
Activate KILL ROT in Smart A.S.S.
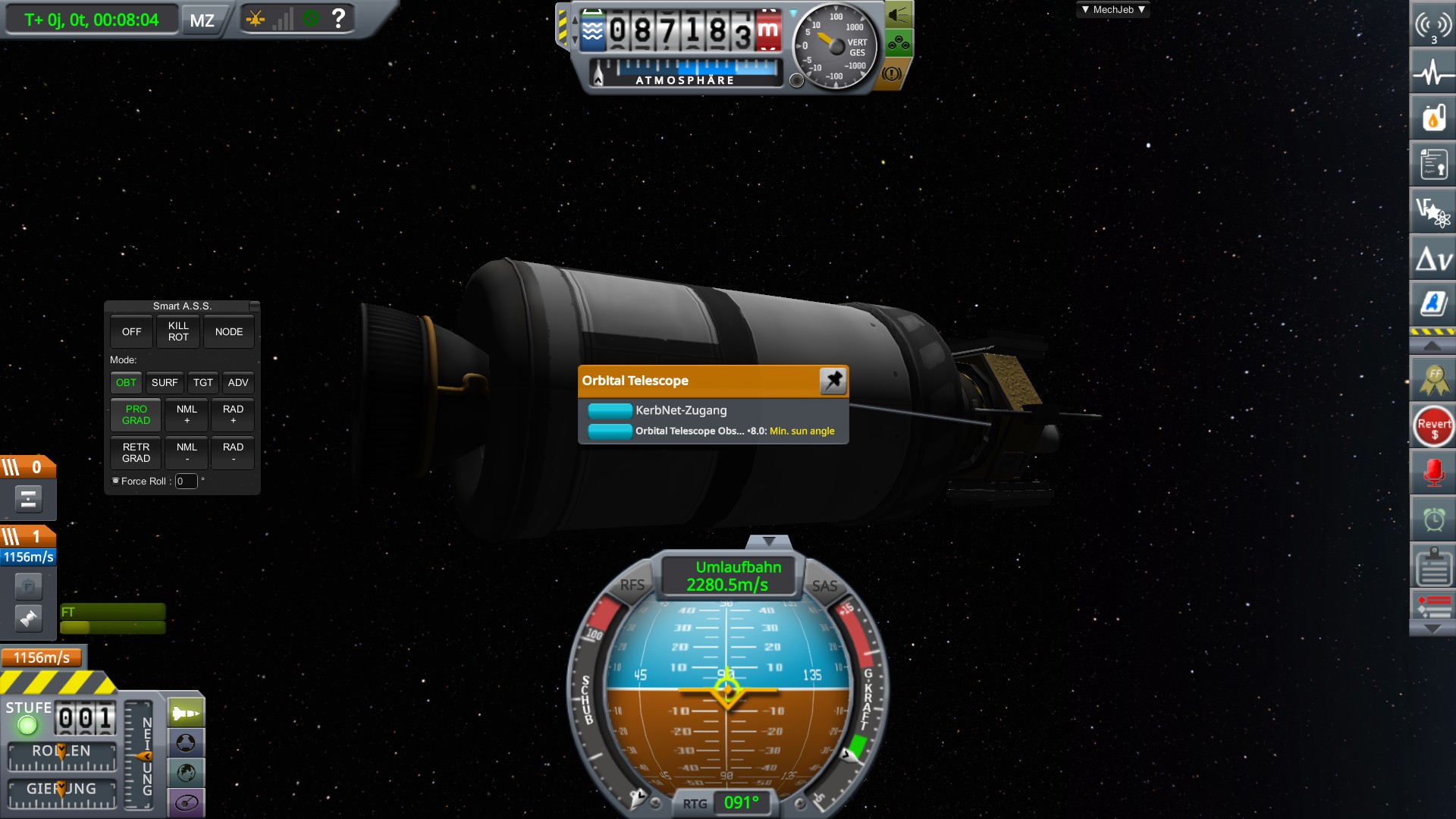(178, 331)
